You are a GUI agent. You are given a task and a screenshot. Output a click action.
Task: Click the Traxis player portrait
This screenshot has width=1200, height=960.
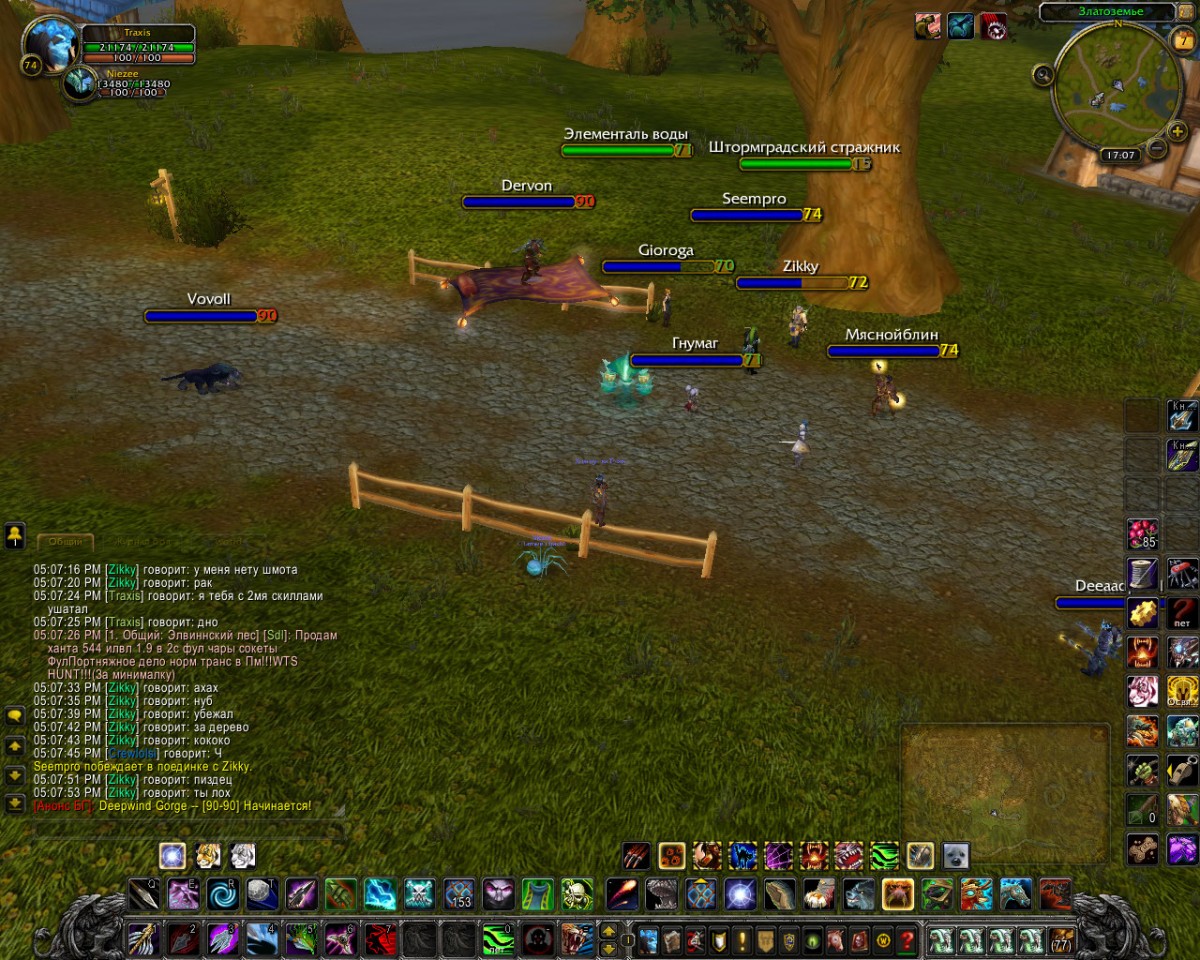(x=49, y=45)
